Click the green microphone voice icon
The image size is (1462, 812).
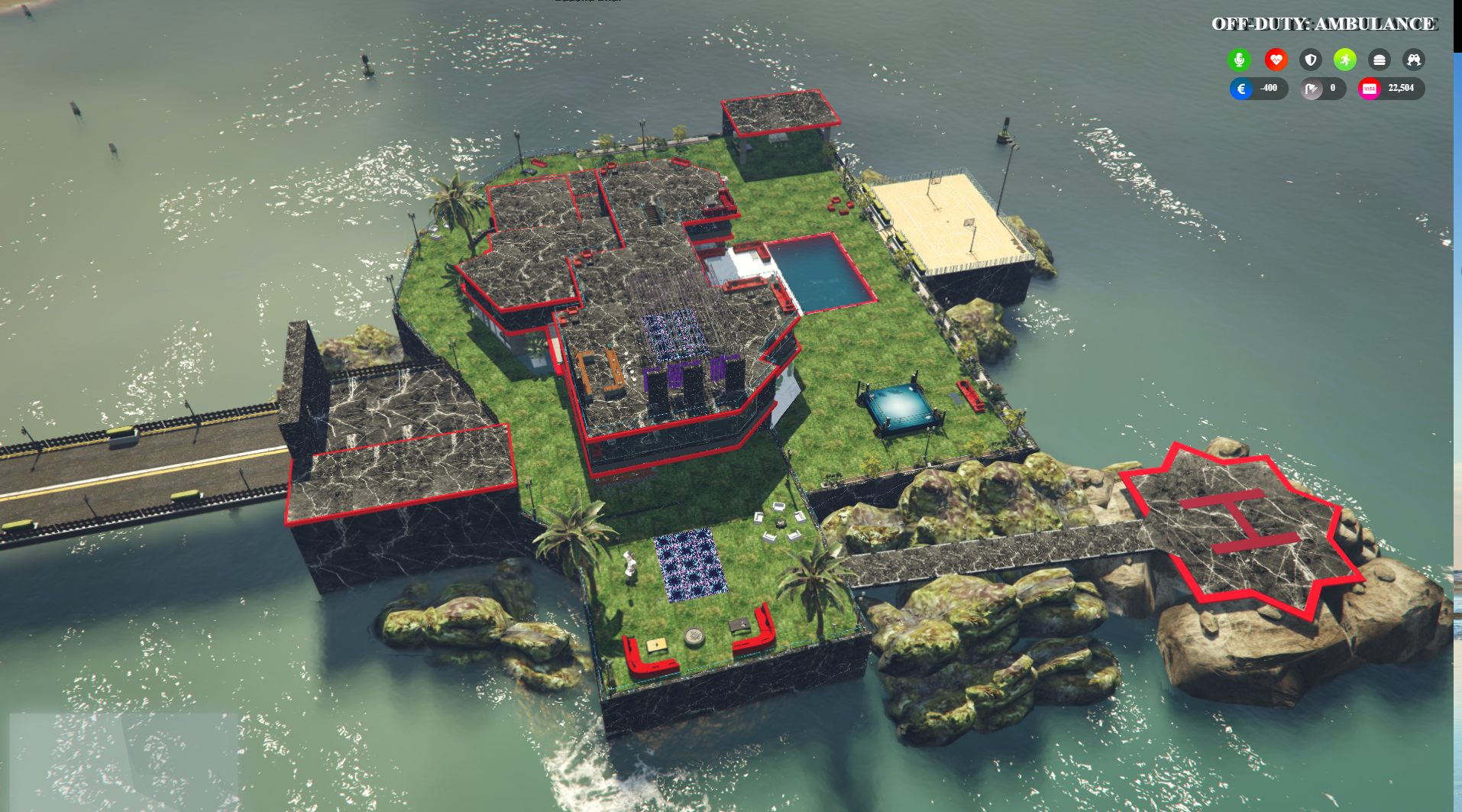[1239, 60]
